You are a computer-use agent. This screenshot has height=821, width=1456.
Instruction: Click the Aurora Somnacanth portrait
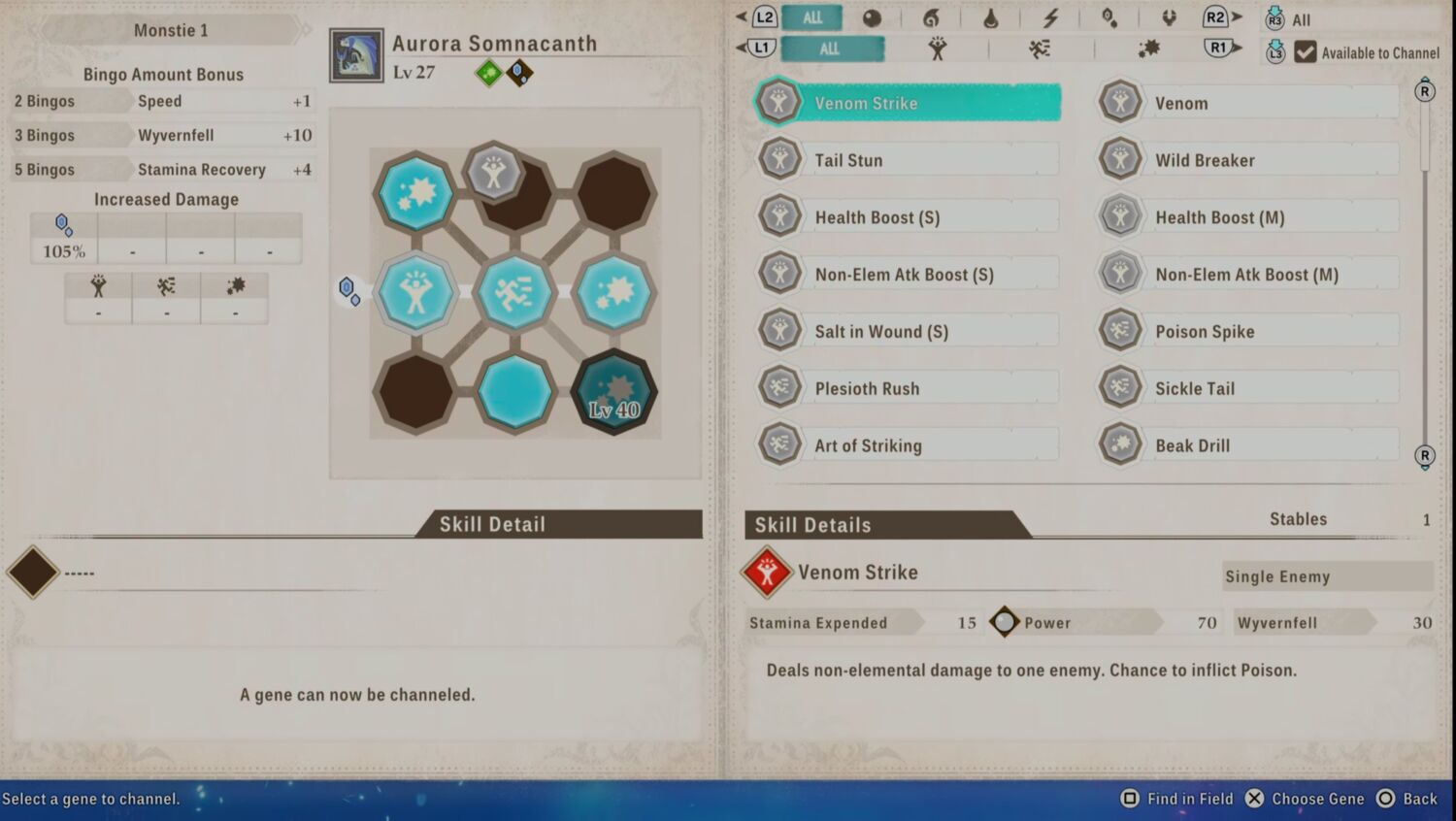click(356, 55)
